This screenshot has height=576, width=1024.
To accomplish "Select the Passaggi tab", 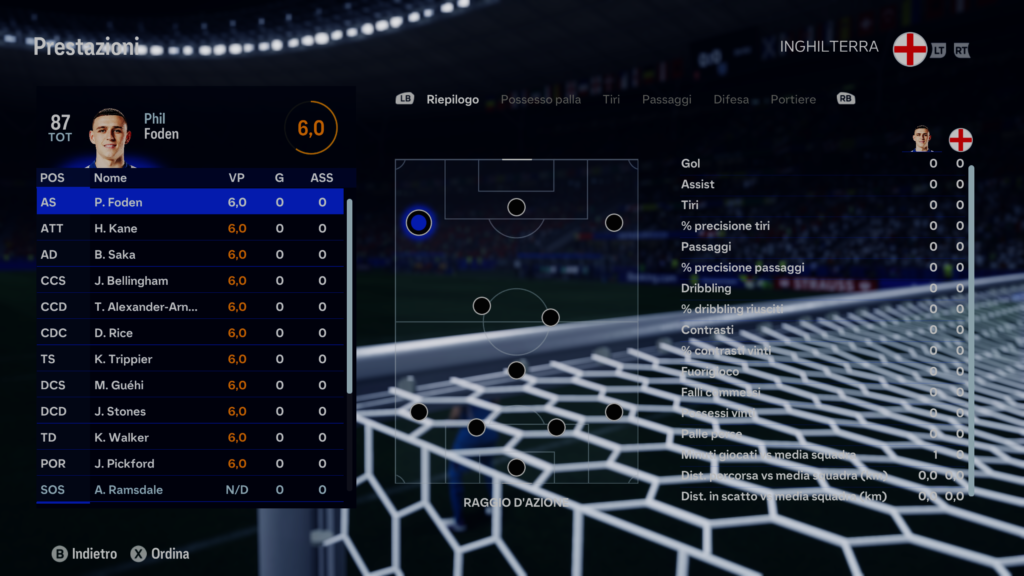I will click(x=666, y=100).
